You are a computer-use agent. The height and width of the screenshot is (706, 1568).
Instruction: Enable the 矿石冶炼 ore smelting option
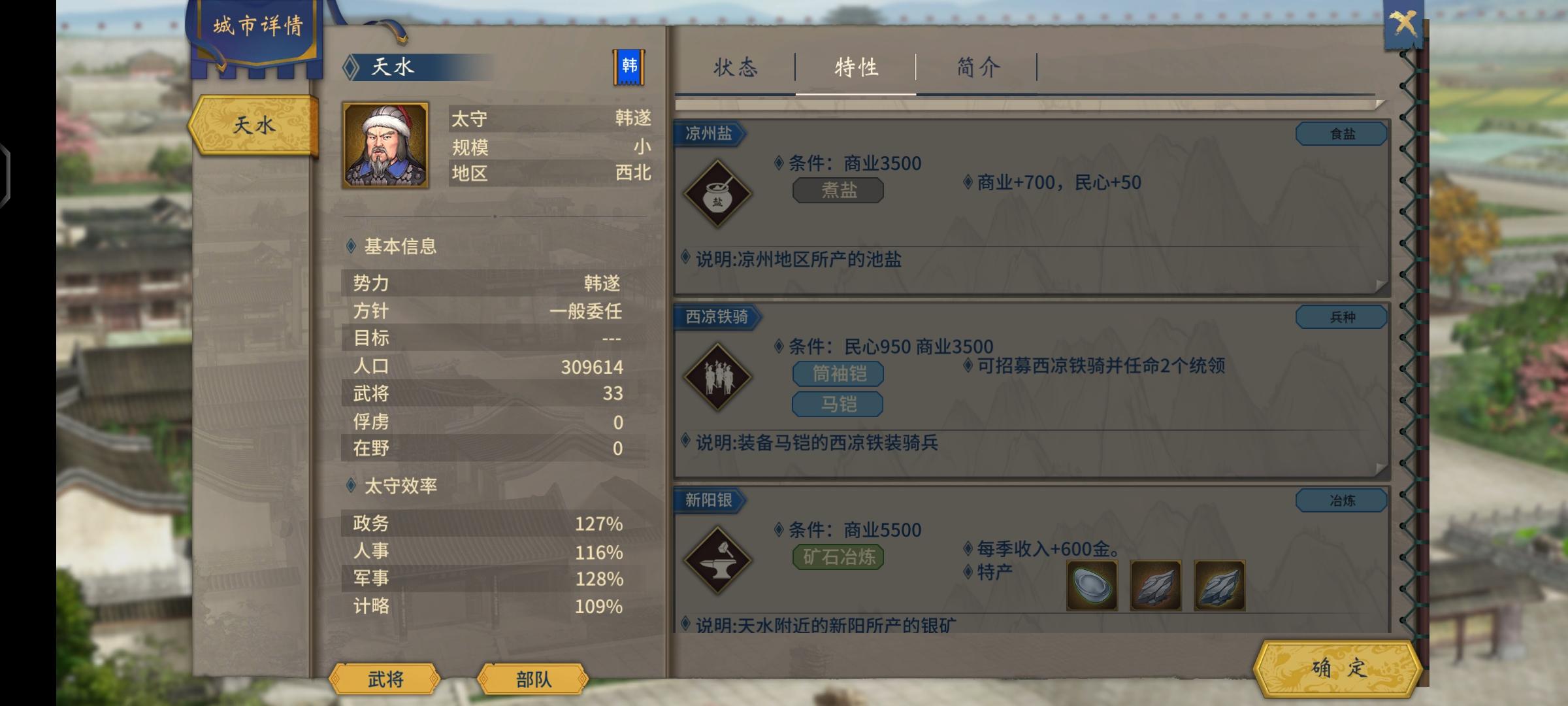point(837,557)
